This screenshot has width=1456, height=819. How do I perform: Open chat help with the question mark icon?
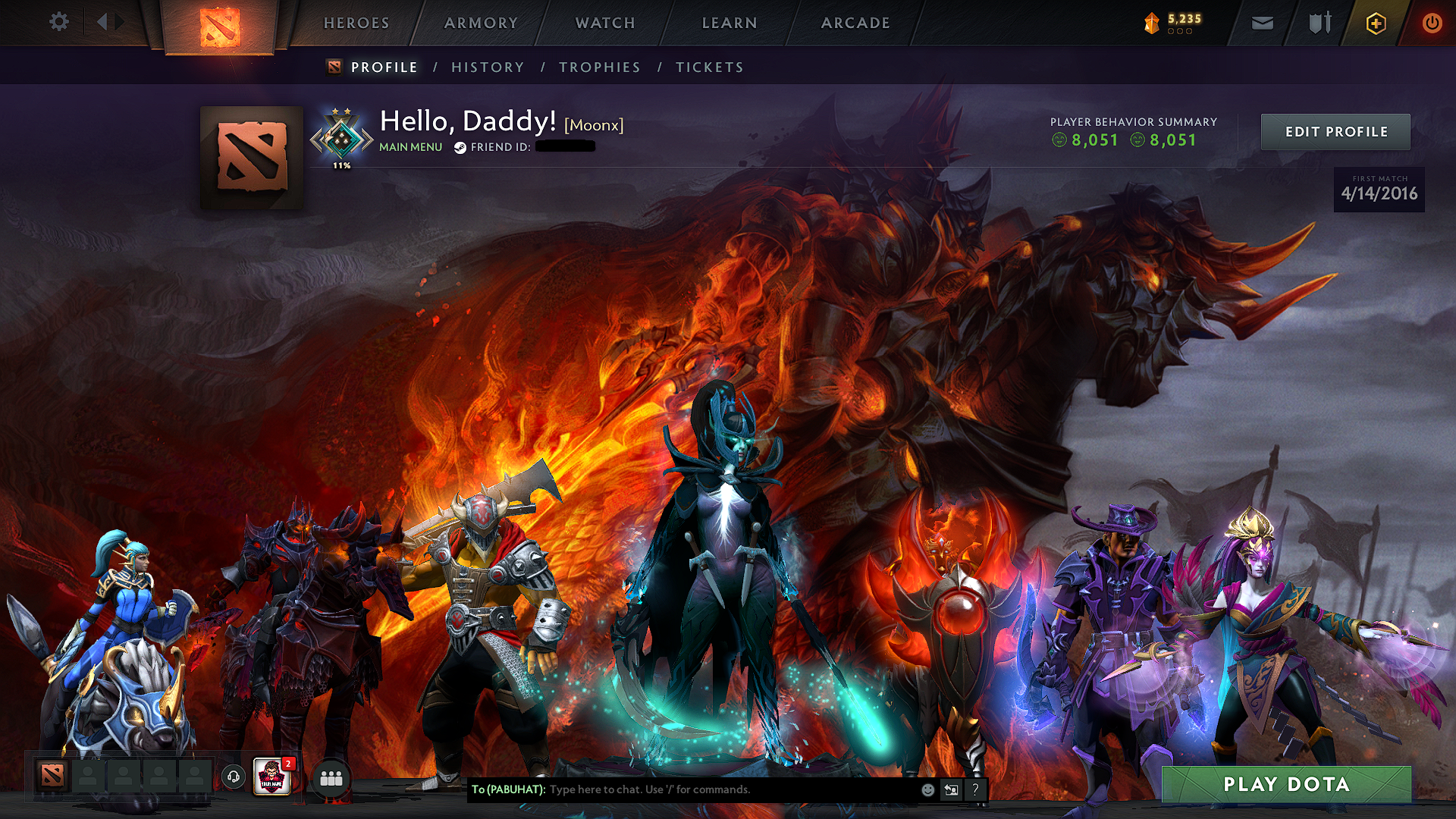975,789
